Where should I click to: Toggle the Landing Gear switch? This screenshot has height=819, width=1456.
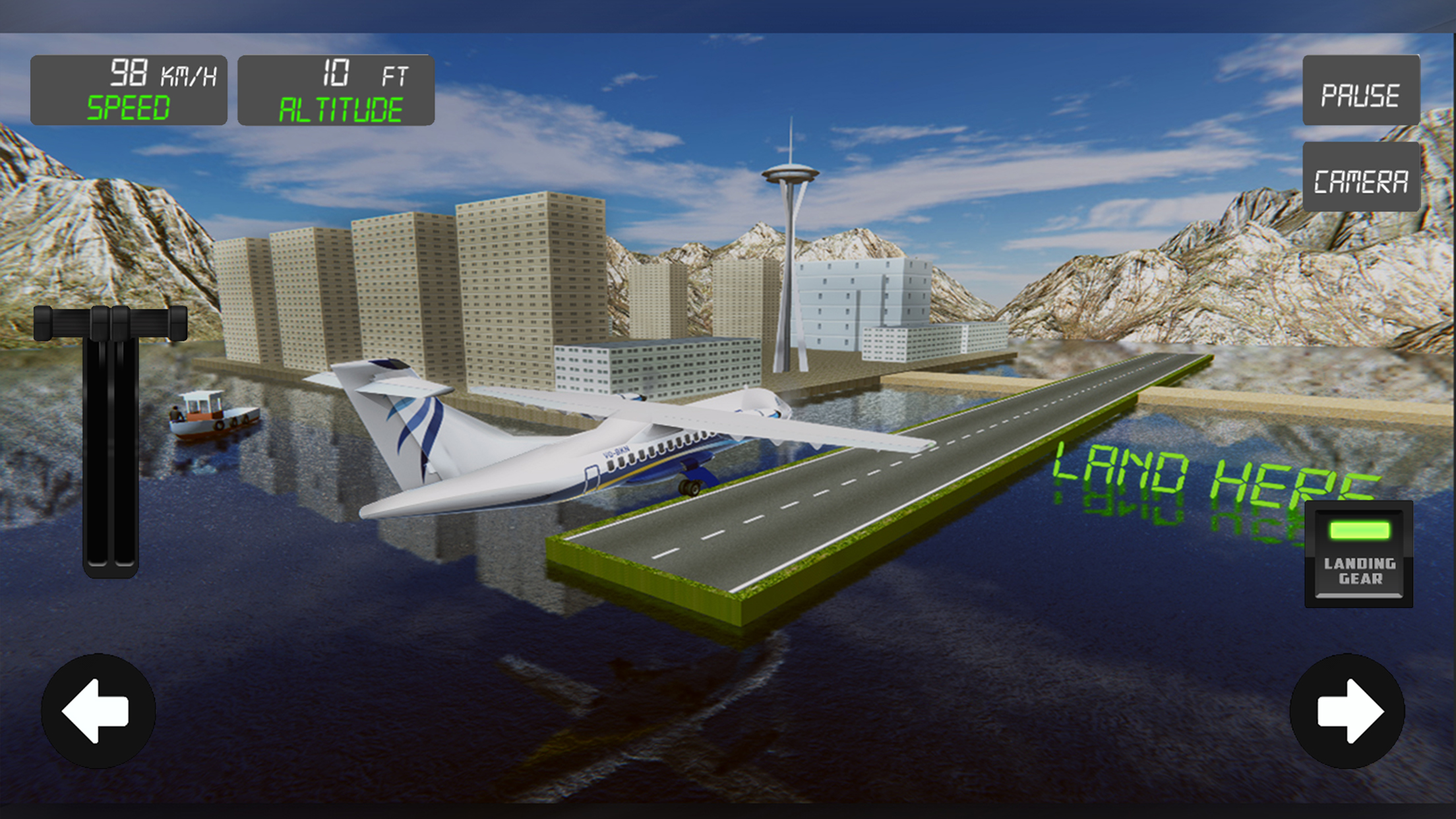point(1358,553)
